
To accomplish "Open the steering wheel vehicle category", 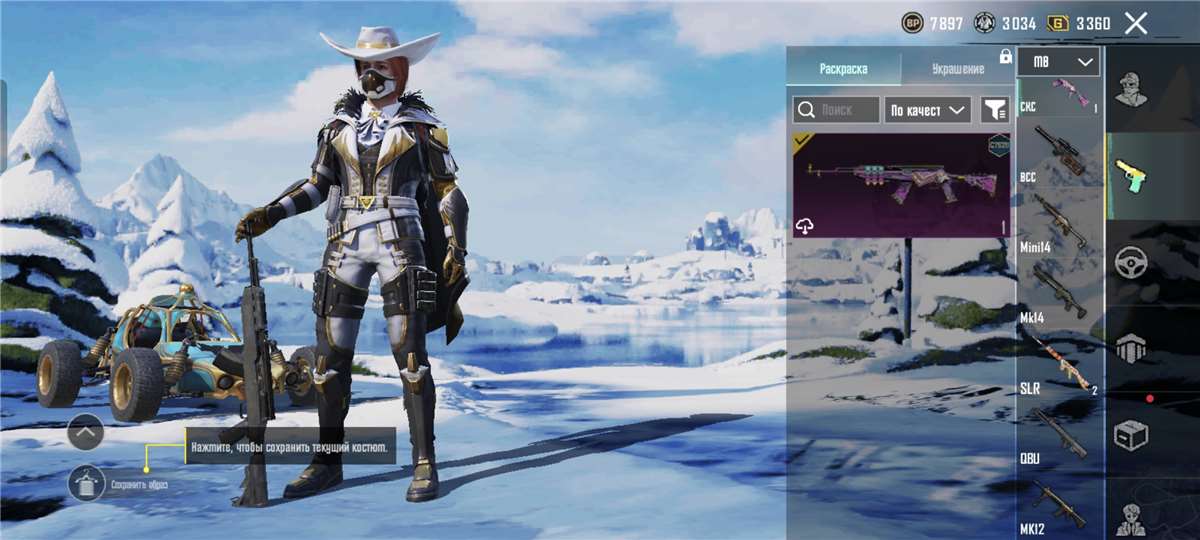I will [x=1131, y=263].
